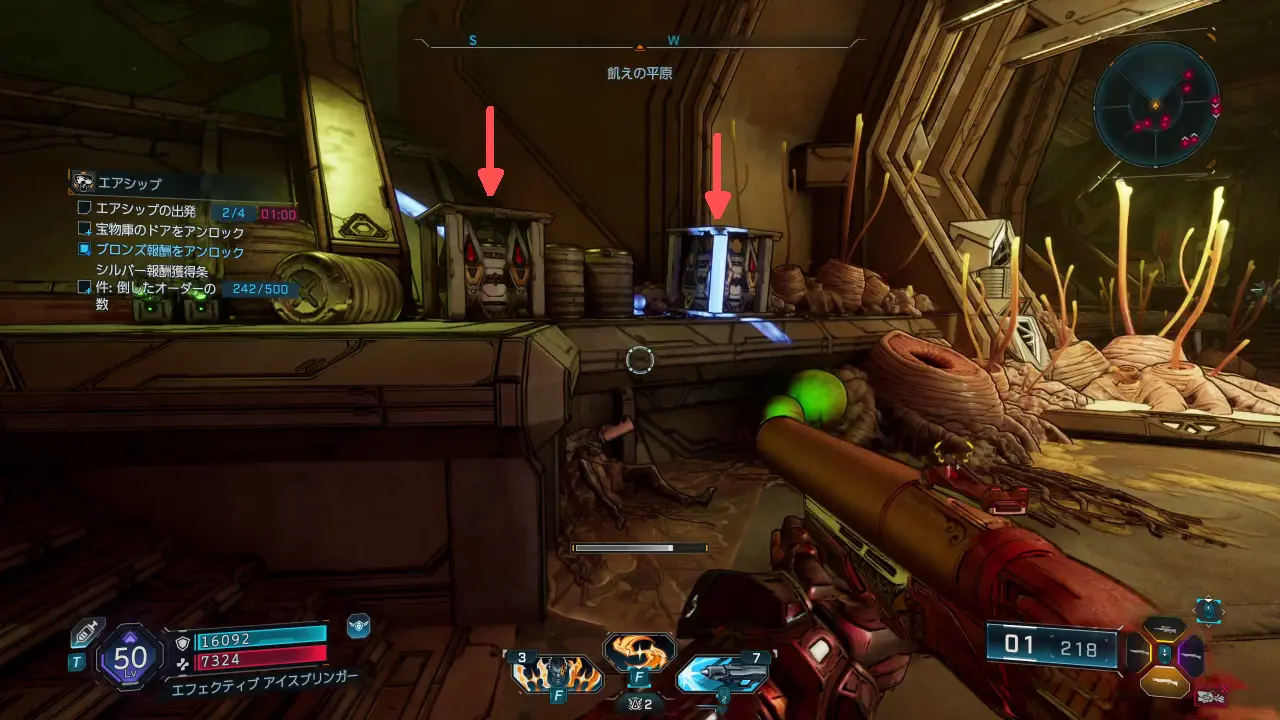Use the repair kit syringe icon
1280x720 pixels.
click(86, 633)
